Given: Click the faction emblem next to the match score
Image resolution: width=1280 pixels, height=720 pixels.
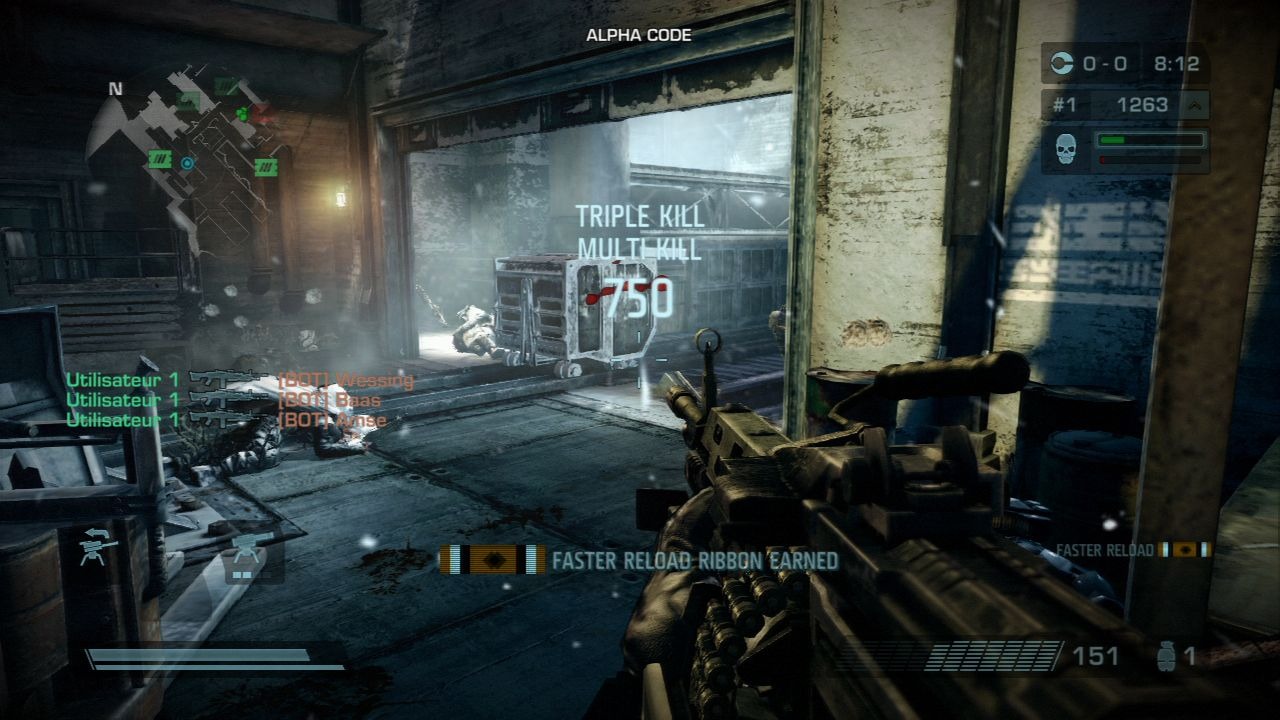Looking at the screenshot, I should [x=1062, y=63].
